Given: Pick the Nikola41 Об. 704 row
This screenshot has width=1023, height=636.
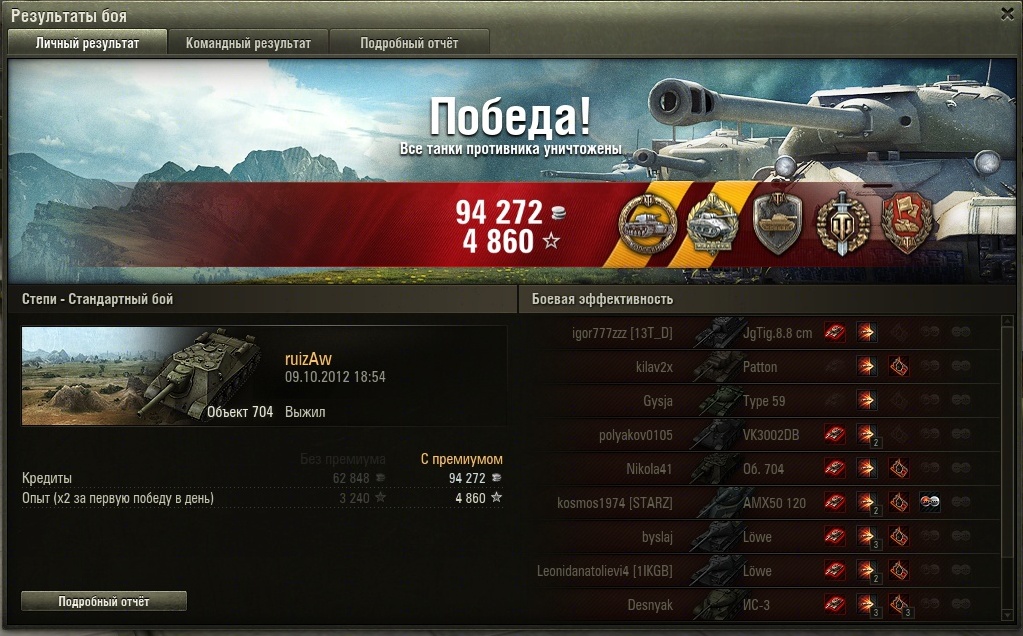Looking at the screenshot, I should 760,469.
